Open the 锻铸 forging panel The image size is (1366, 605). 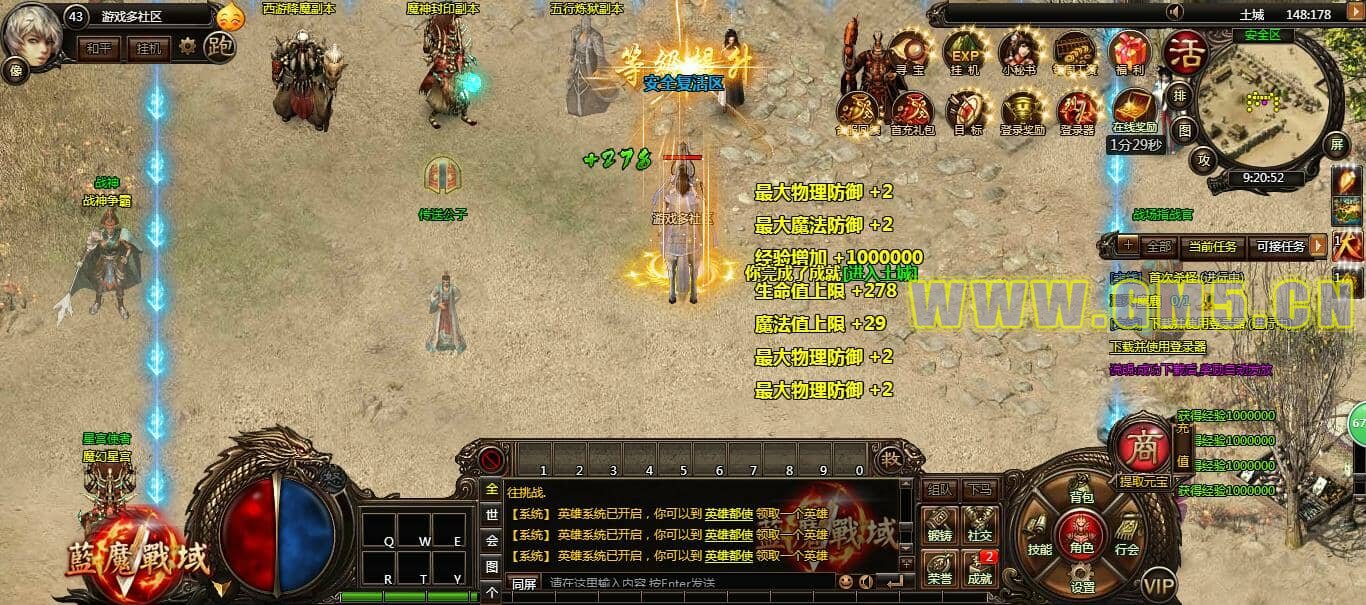click(939, 524)
